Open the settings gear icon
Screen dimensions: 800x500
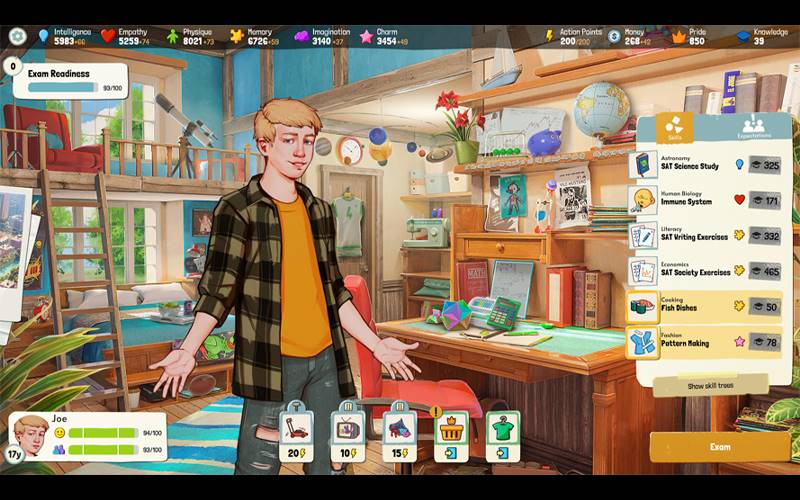tap(17, 36)
